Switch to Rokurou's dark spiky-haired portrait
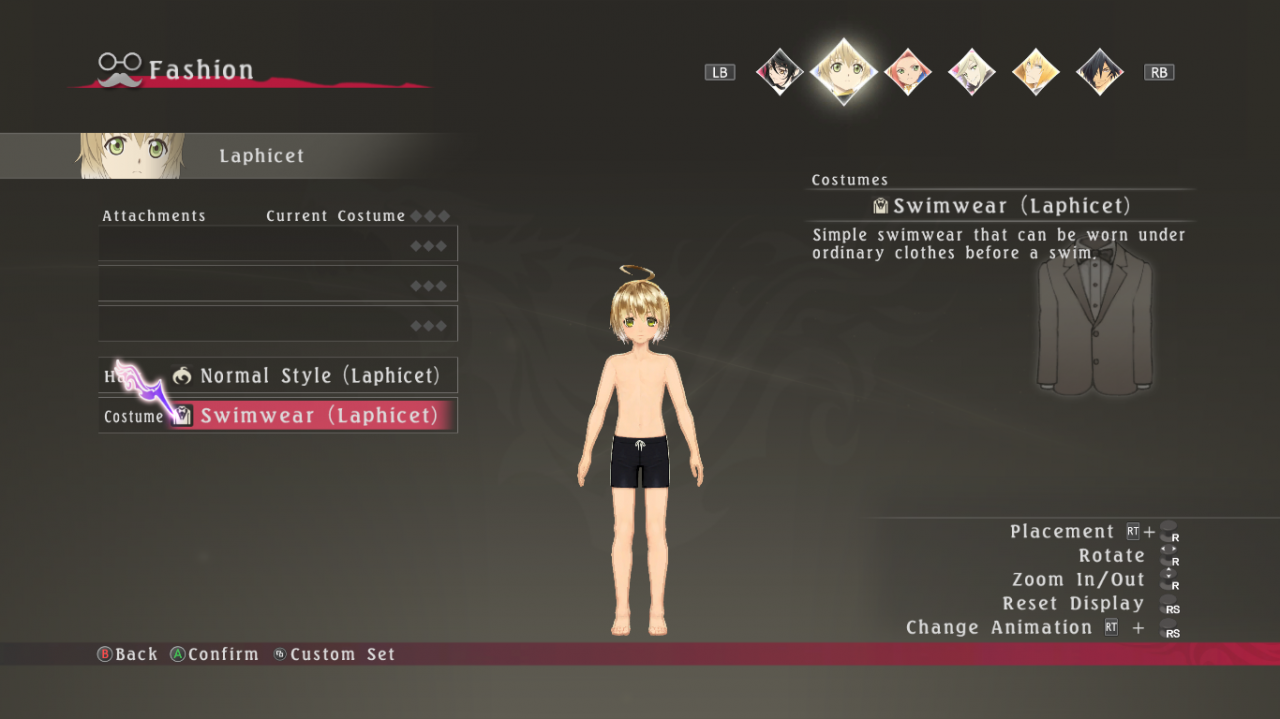The width and height of the screenshot is (1280, 719). [1100, 72]
